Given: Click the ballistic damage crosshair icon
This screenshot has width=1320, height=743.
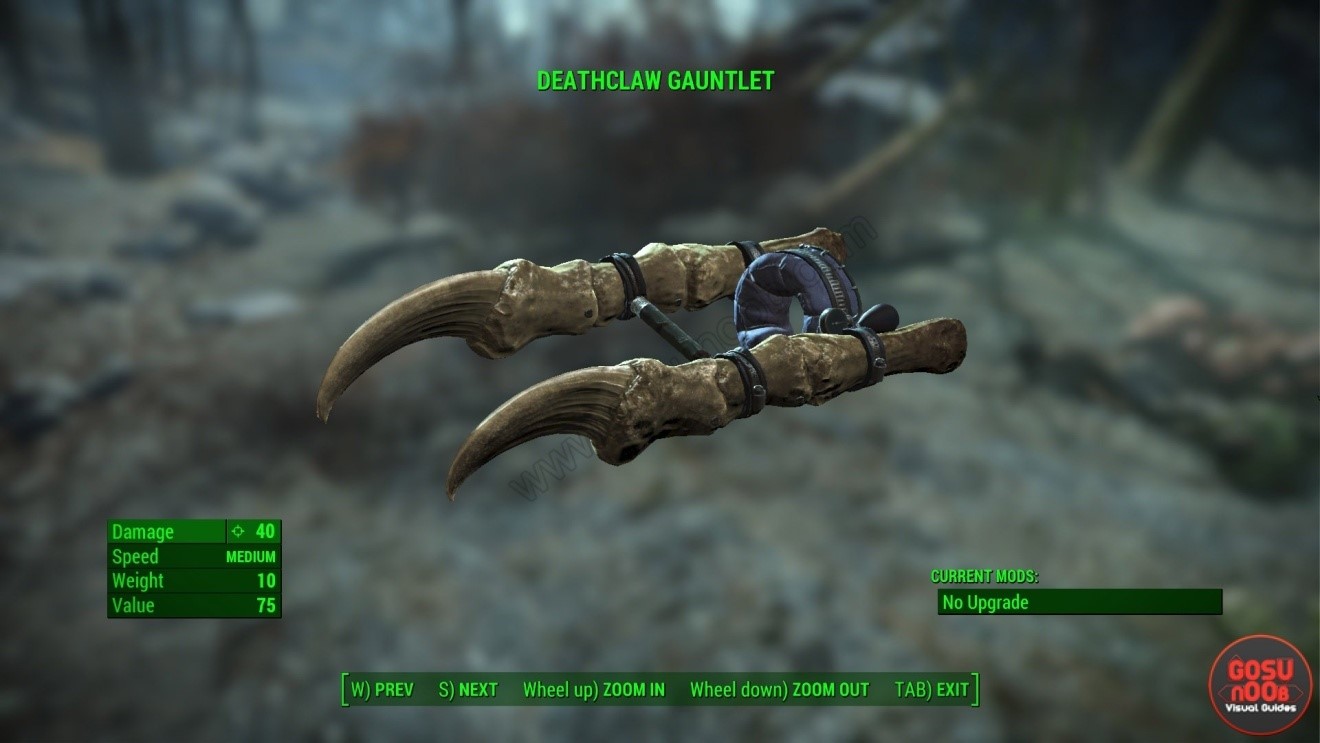Looking at the screenshot, I should pos(236,531).
